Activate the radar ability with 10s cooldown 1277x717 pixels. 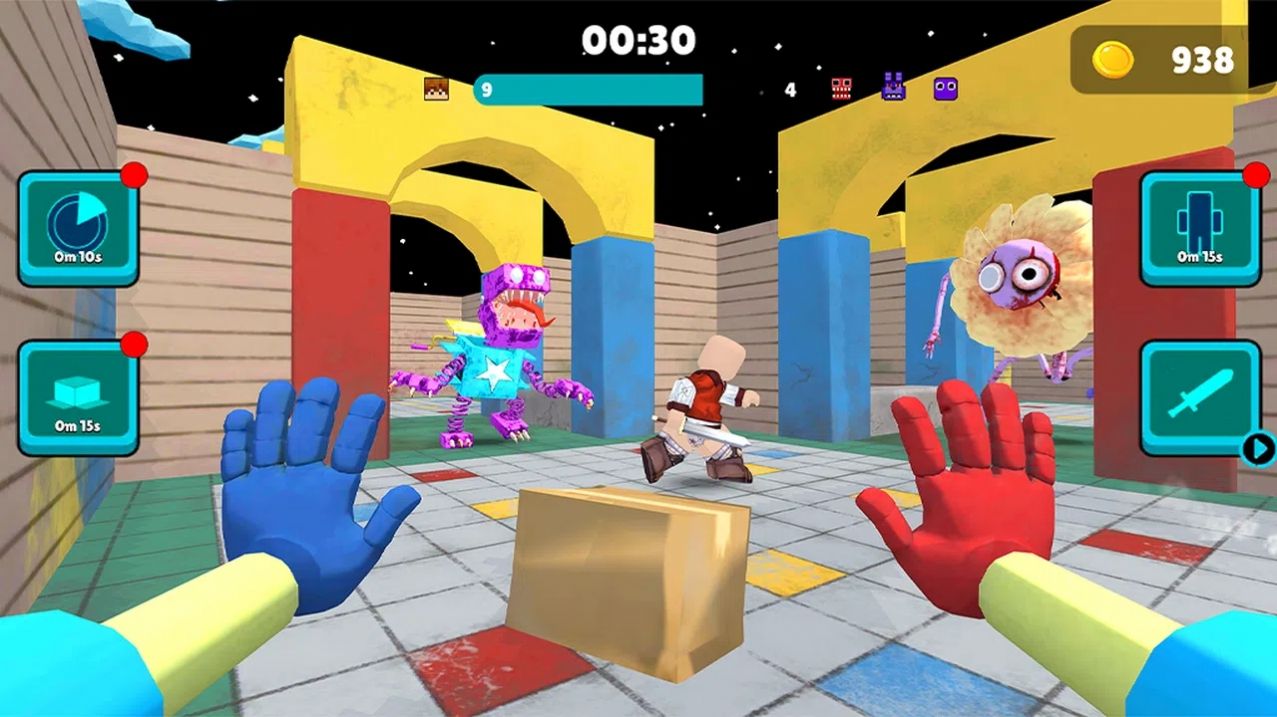click(78, 227)
